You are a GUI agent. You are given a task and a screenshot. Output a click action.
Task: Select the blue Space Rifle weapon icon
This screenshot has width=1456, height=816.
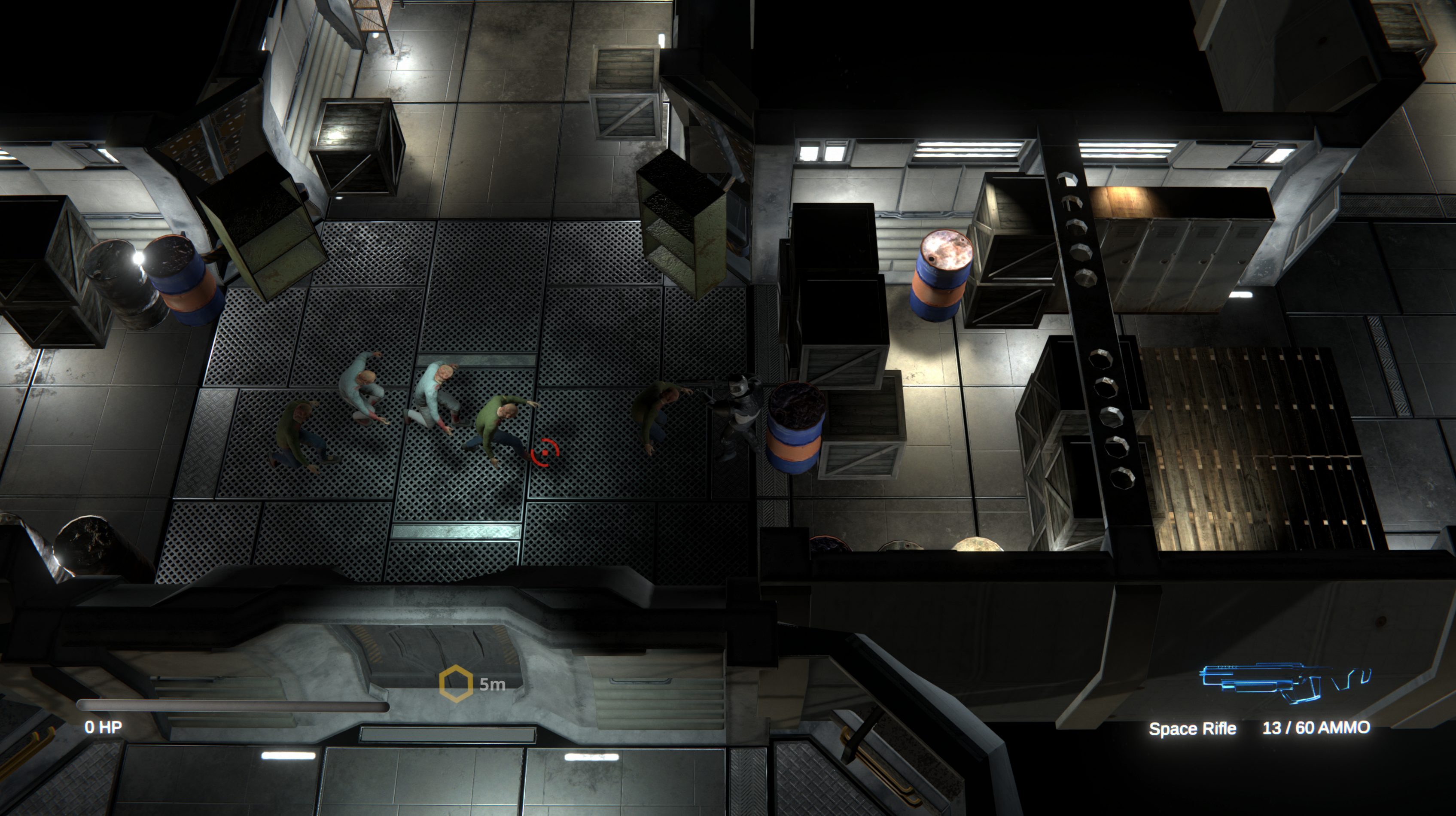pos(1284,682)
